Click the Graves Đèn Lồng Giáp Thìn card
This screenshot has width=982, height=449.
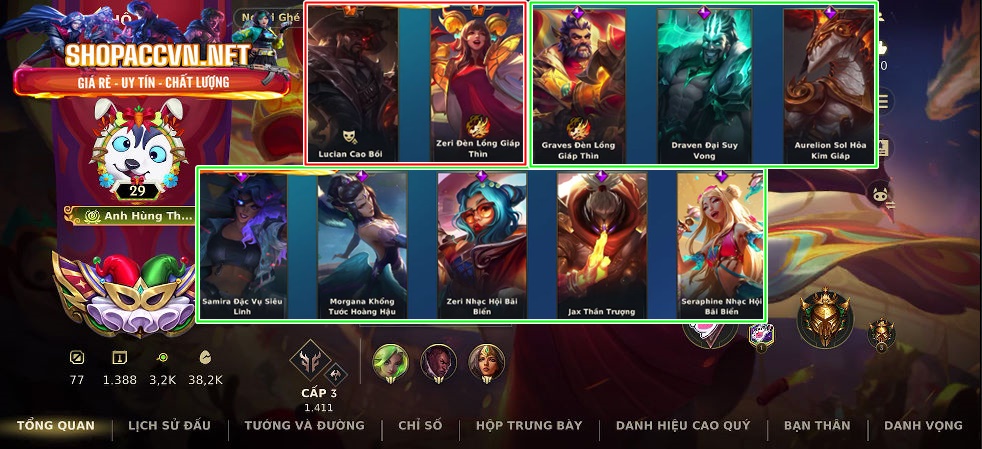[581, 85]
